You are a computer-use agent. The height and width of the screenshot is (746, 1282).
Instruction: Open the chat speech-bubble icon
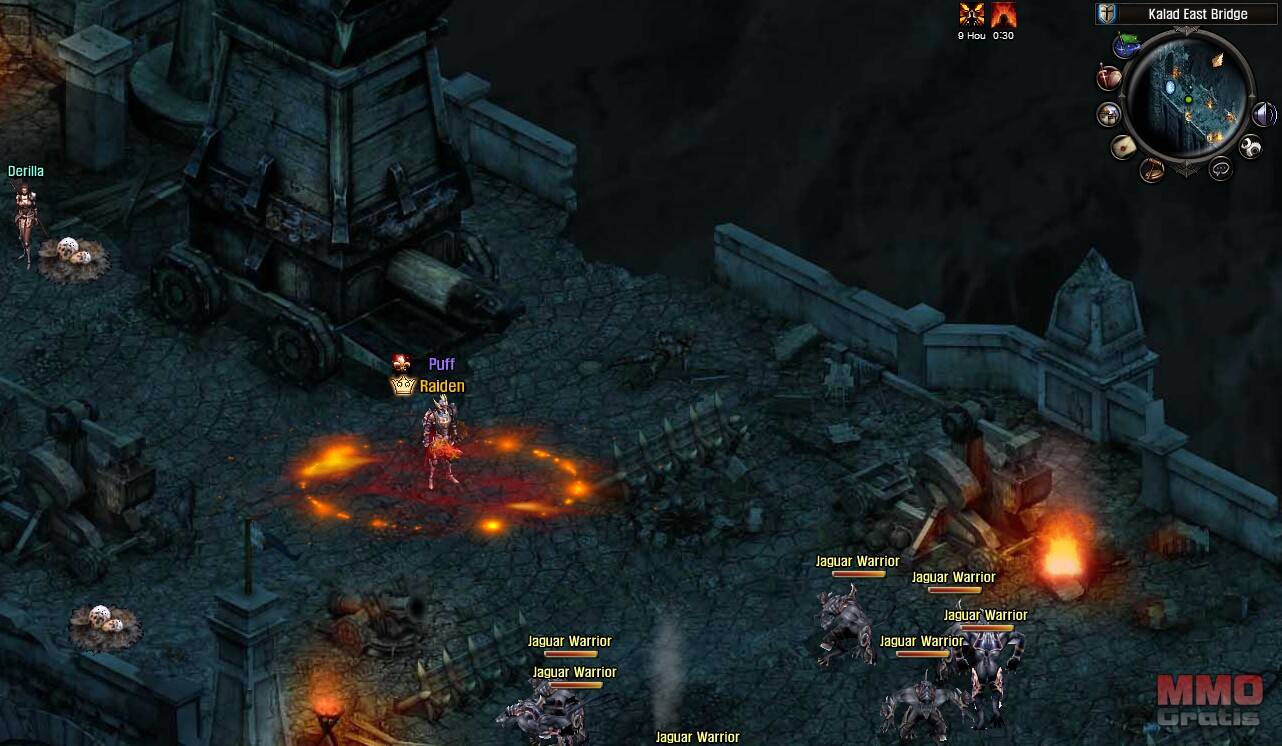click(1220, 169)
